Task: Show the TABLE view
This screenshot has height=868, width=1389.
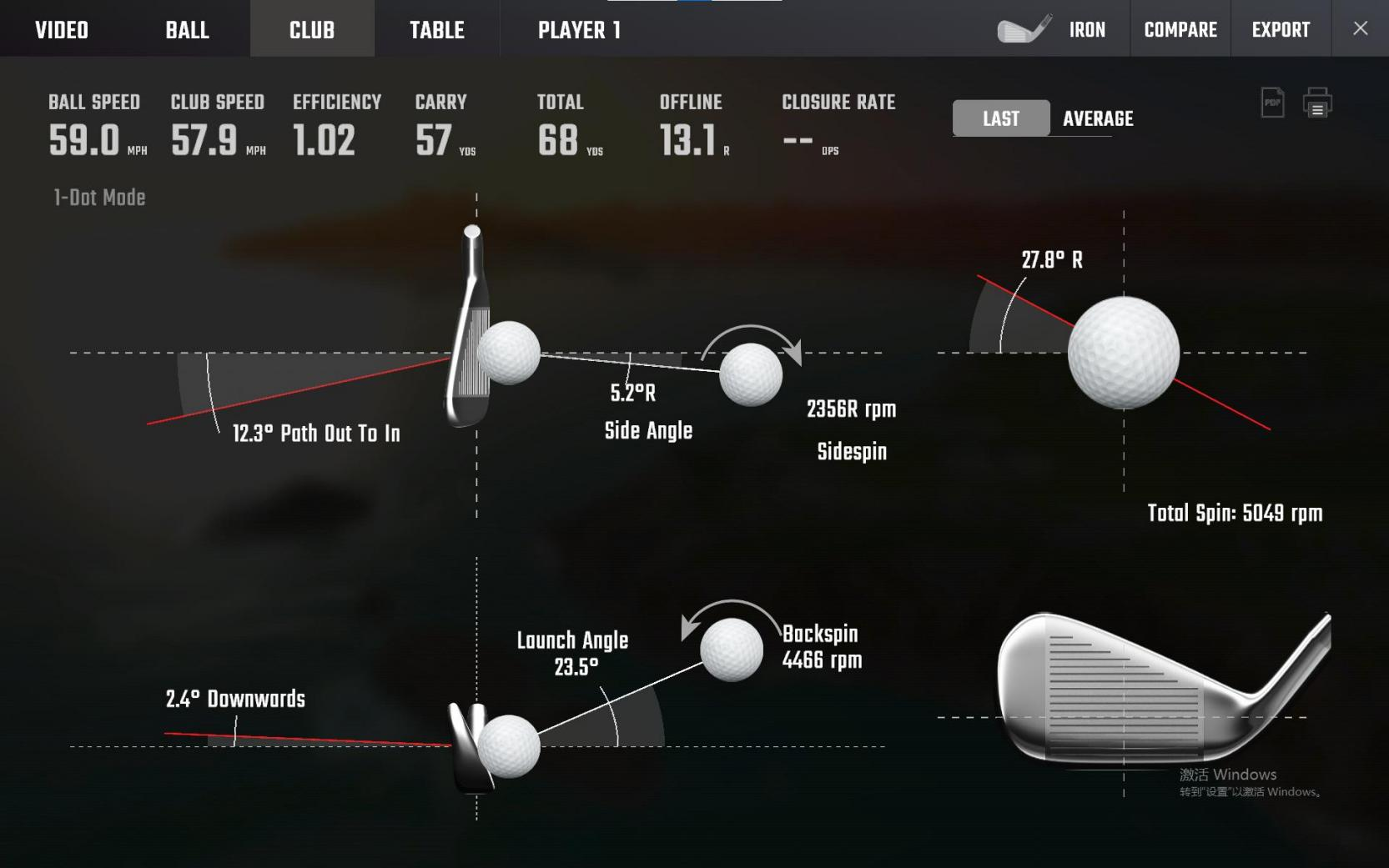Action: (x=436, y=30)
